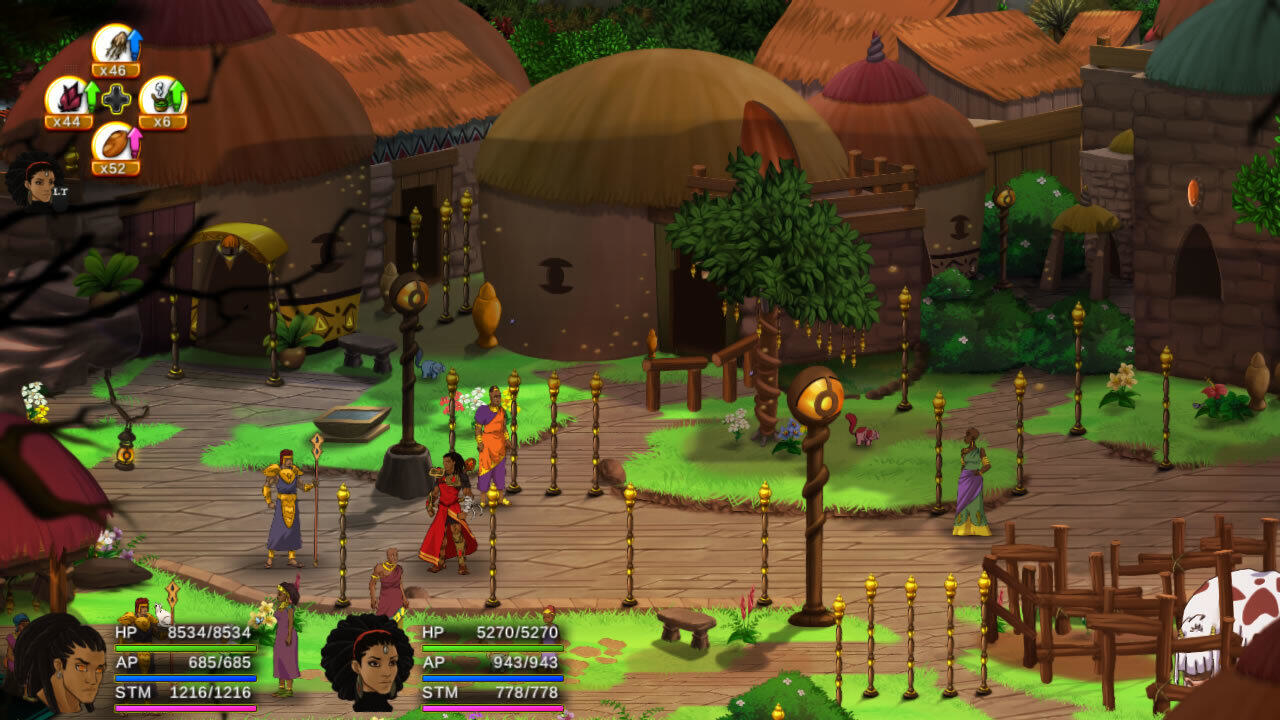The height and width of the screenshot is (720, 1280).
Task: Click the orange marker on the right stone pillar
Action: click(x=1196, y=192)
